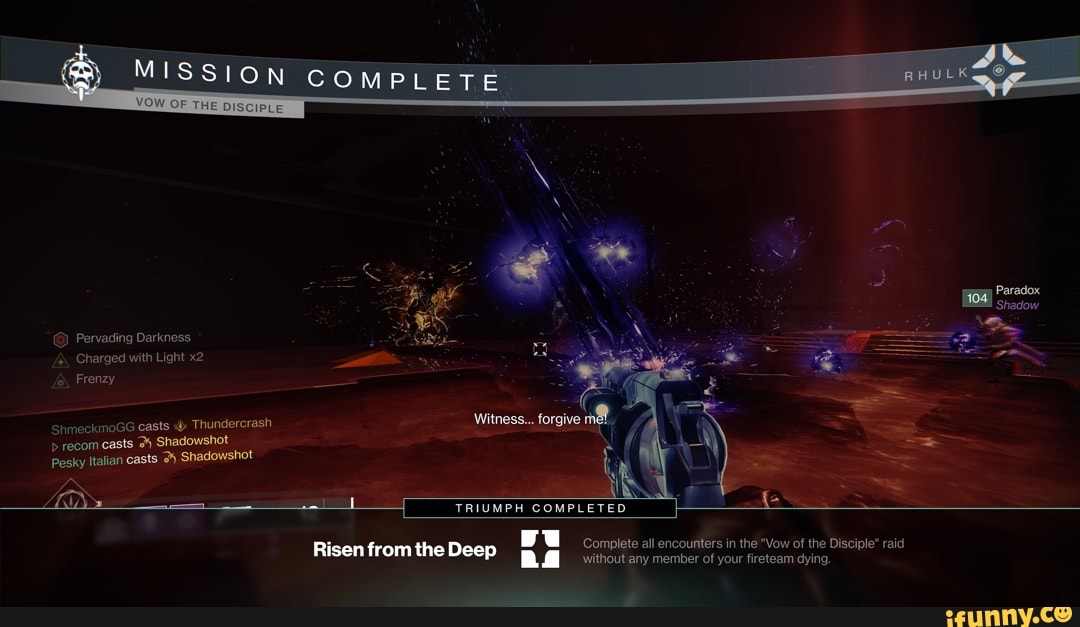Select the Frenzy buff entry
The height and width of the screenshot is (627, 1080).
tap(95, 379)
